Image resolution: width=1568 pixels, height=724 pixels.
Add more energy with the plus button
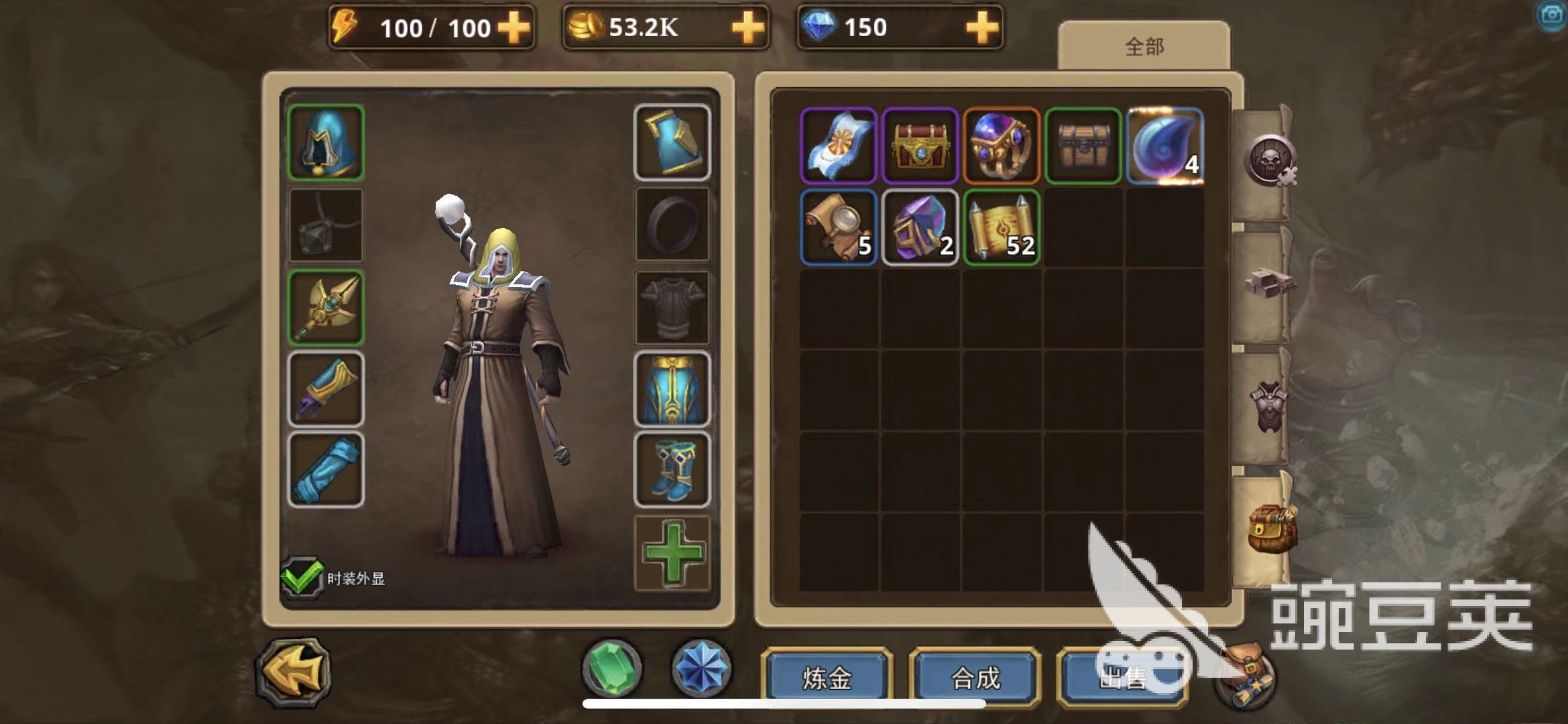pos(514,28)
